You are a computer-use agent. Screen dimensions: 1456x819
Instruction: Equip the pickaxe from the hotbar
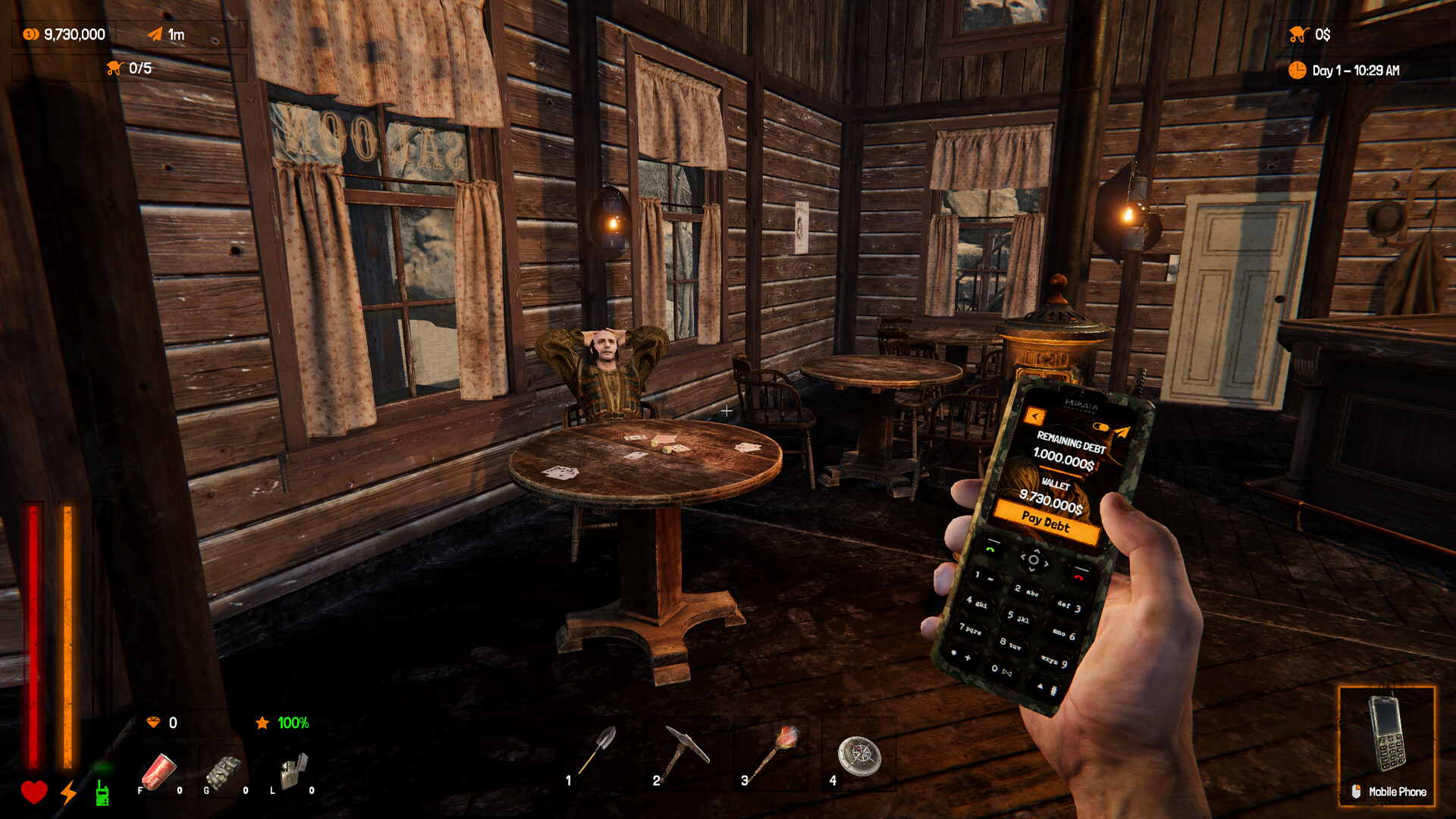[686, 752]
